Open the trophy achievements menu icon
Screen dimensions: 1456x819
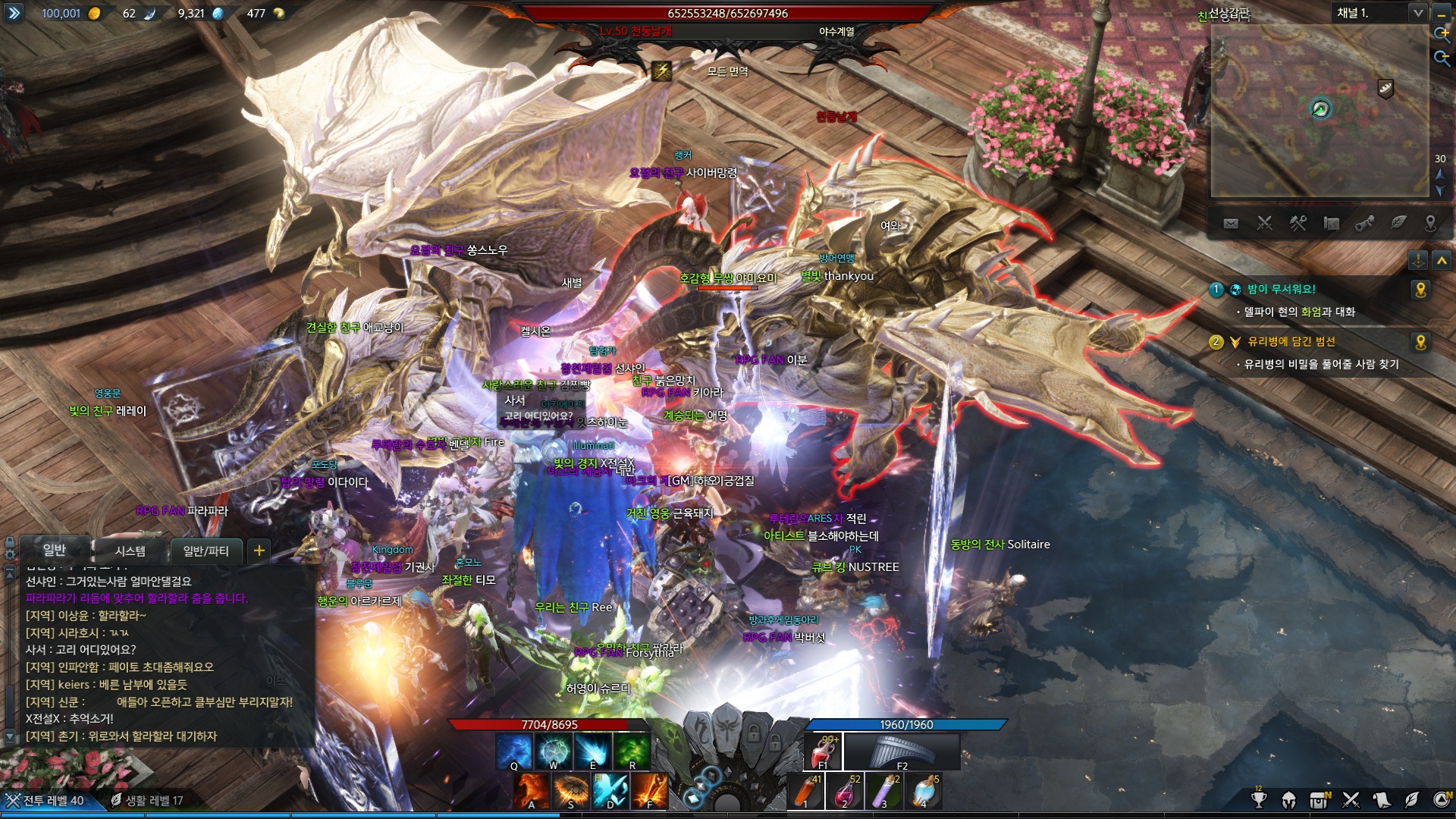click(1259, 799)
